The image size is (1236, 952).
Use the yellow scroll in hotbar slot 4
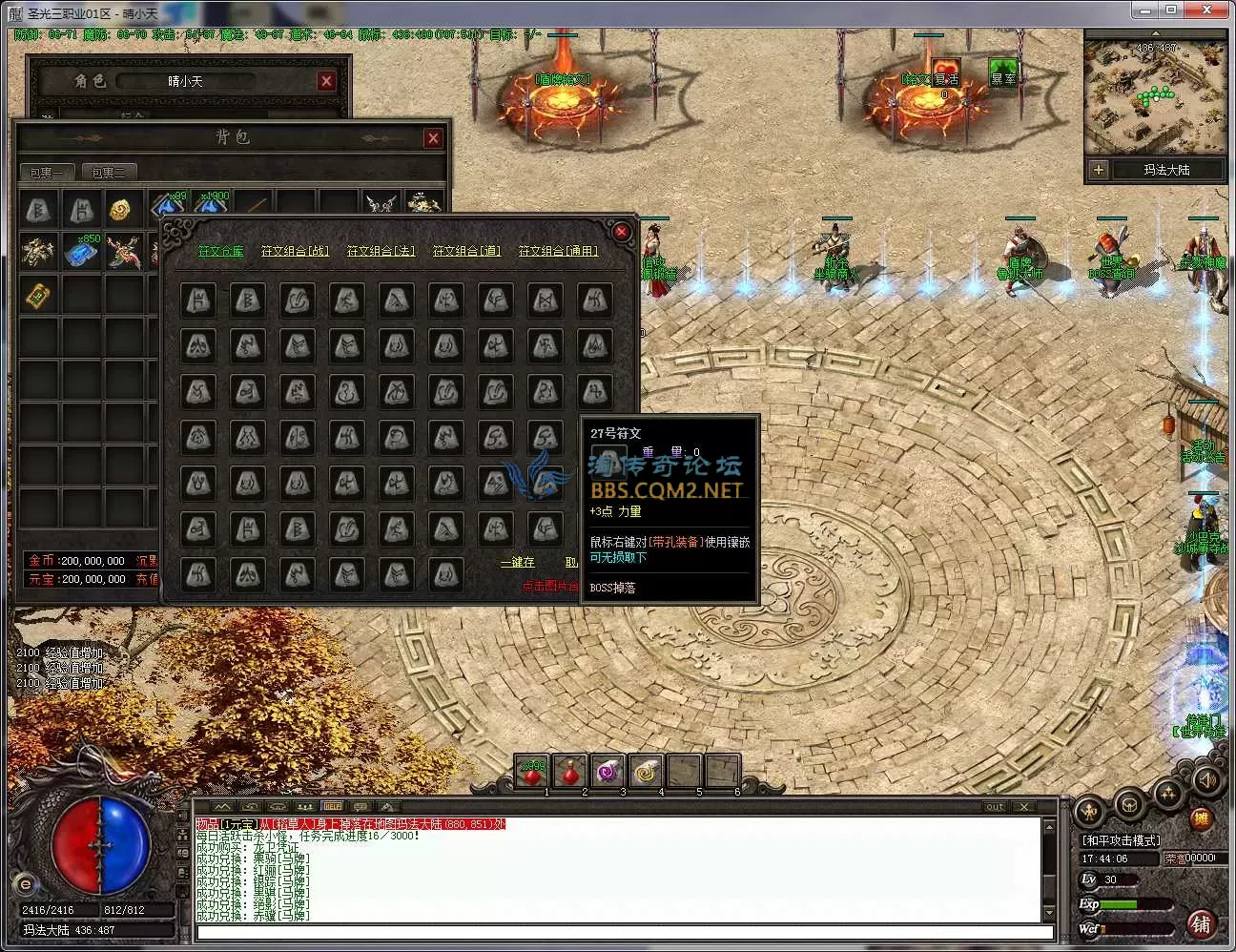click(647, 771)
